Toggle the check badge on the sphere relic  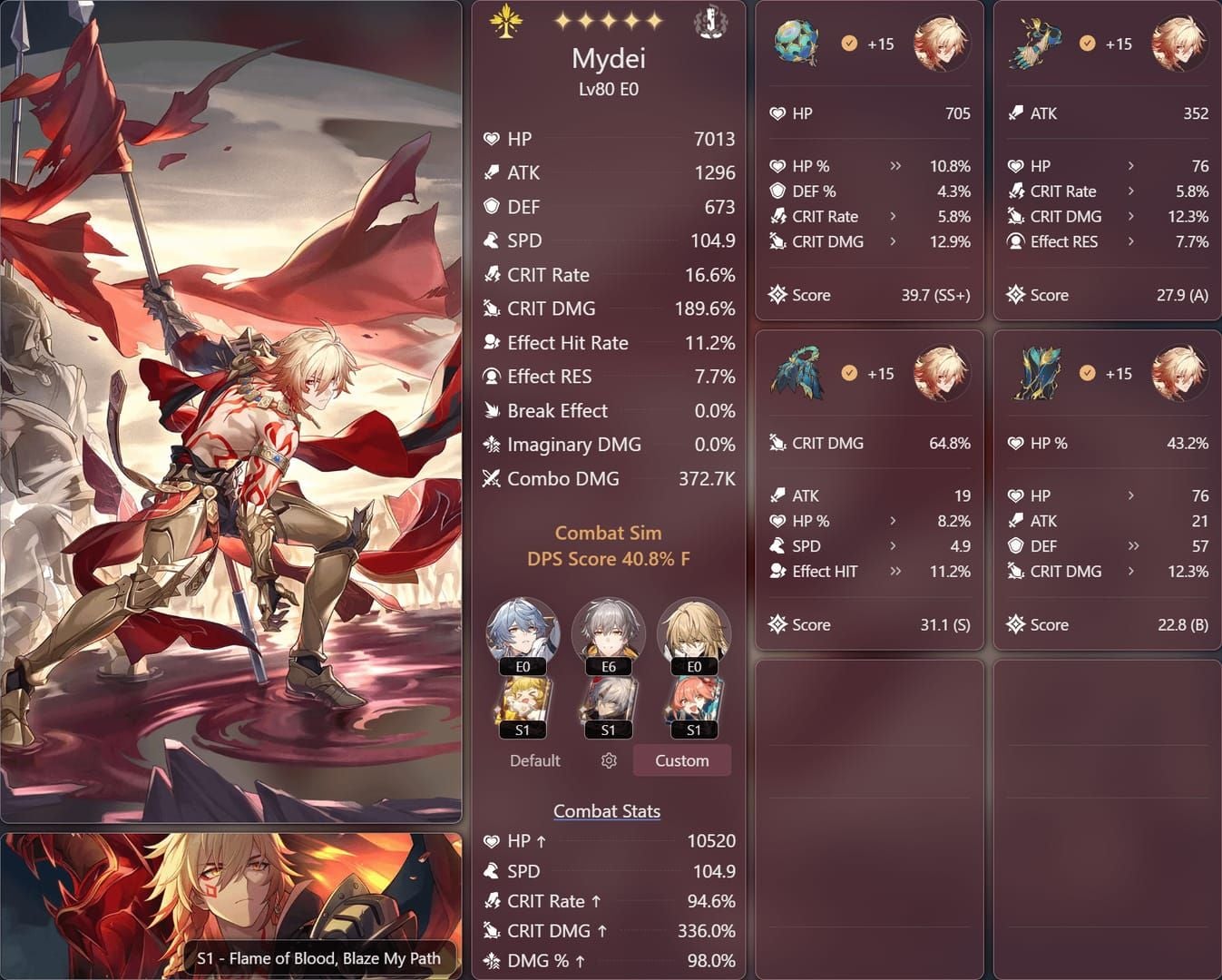tap(850, 43)
